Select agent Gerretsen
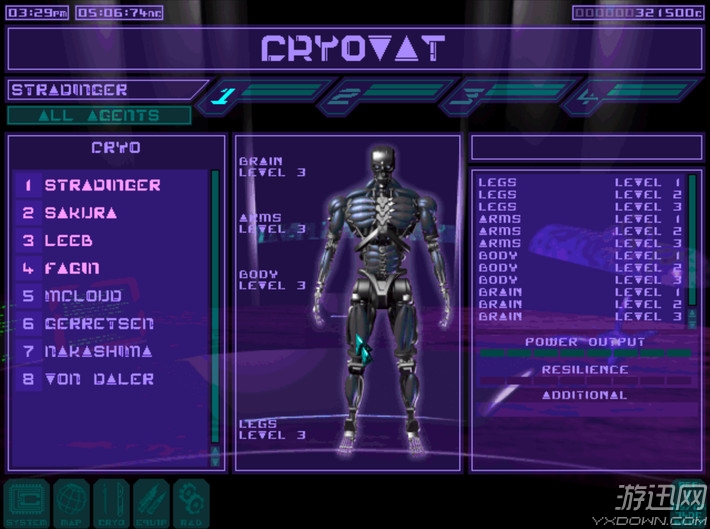Screen dimensions: 710x529 tap(99, 324)
